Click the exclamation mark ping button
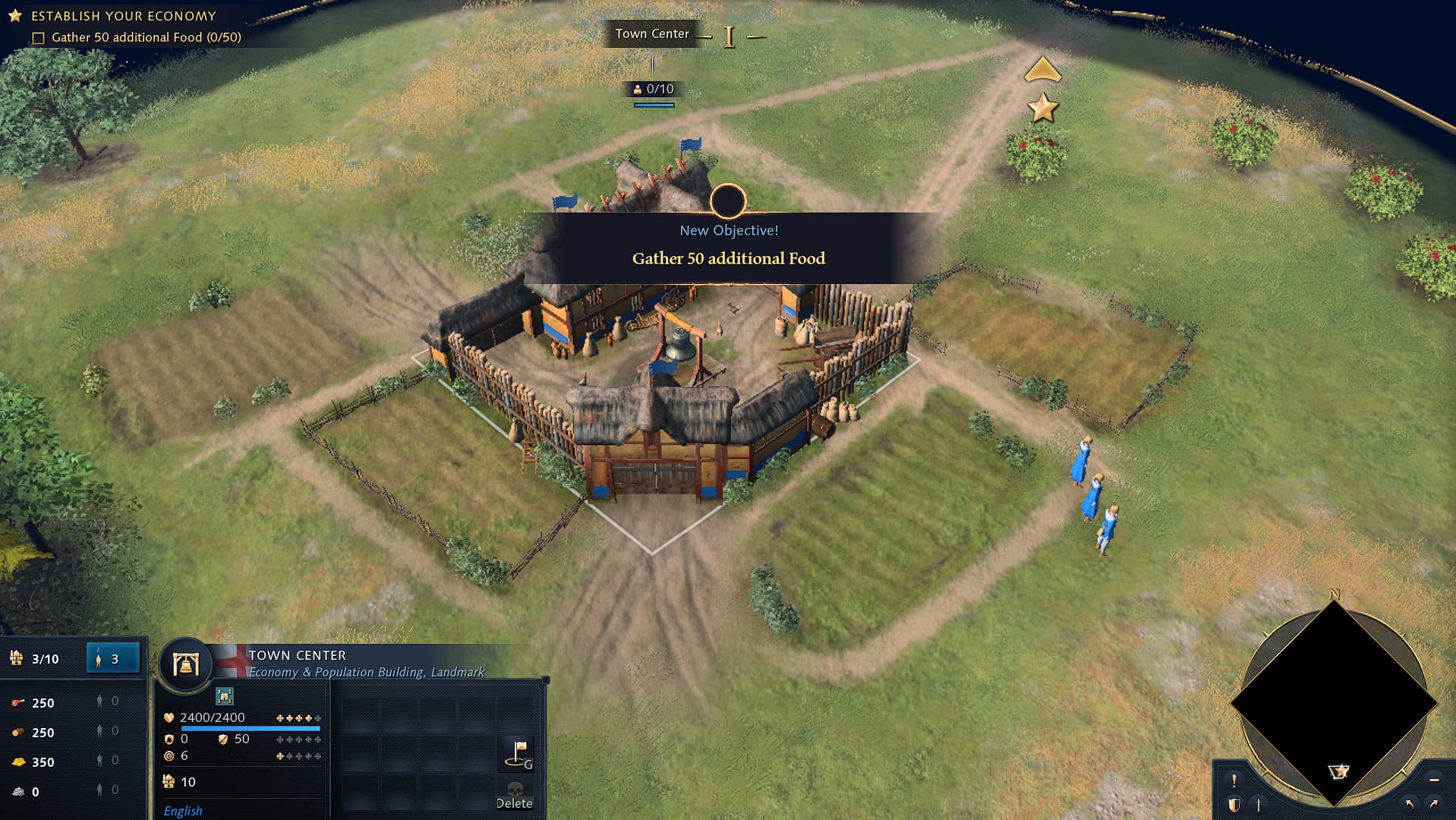Image resolution: width=1456 pixels, height=820 pixels. click(1234, 780)
